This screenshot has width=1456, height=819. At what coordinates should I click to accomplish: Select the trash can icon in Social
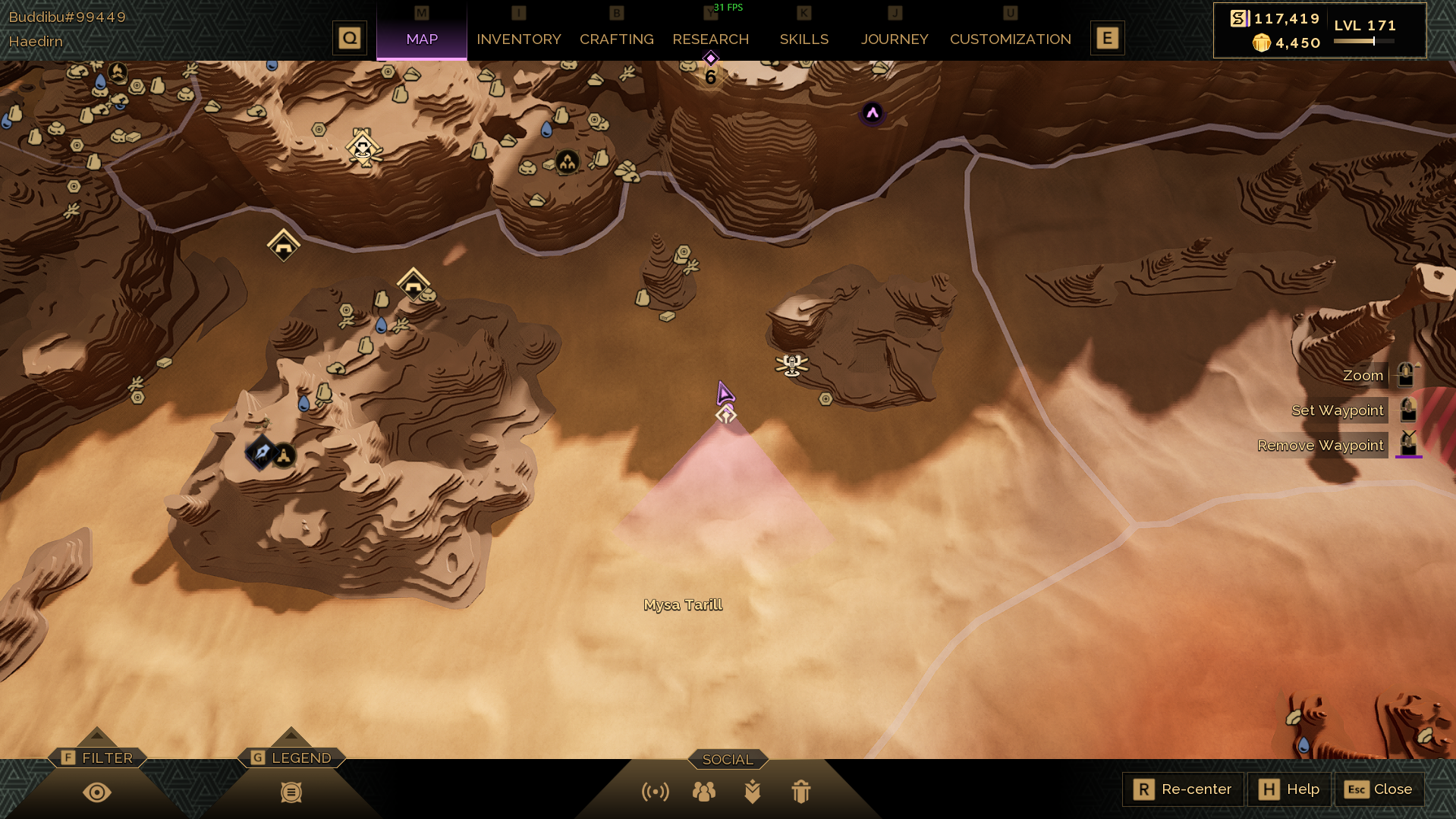[x=800, y=792]
